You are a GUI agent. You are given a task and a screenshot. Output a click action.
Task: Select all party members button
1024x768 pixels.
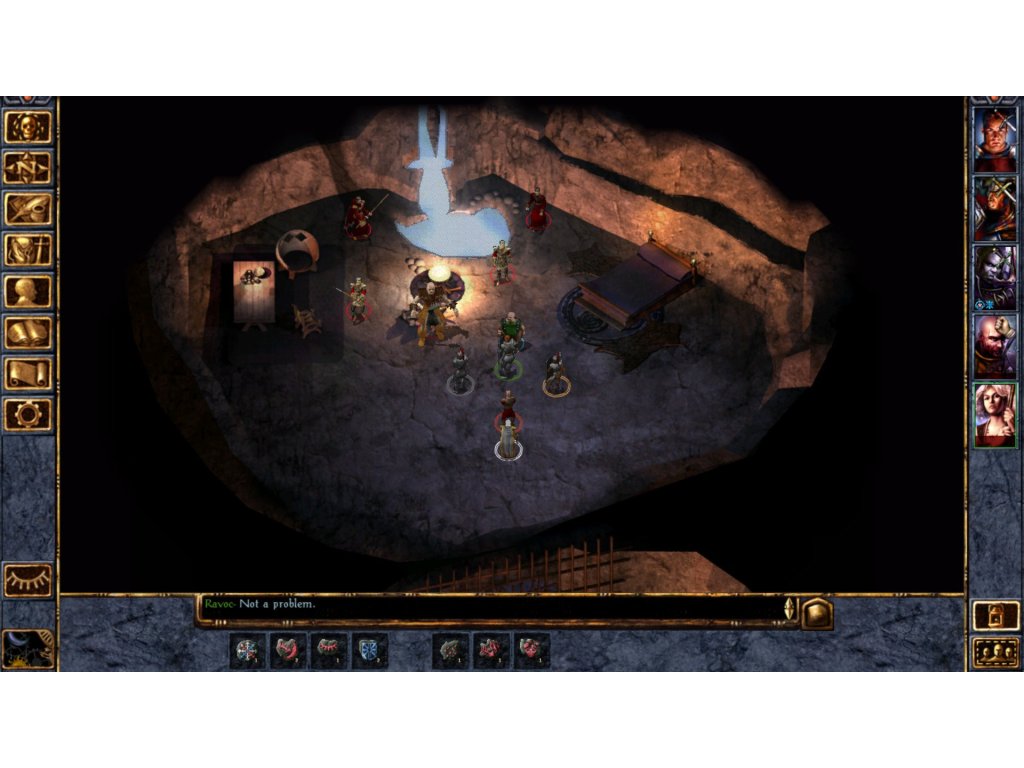click(996, 652)
